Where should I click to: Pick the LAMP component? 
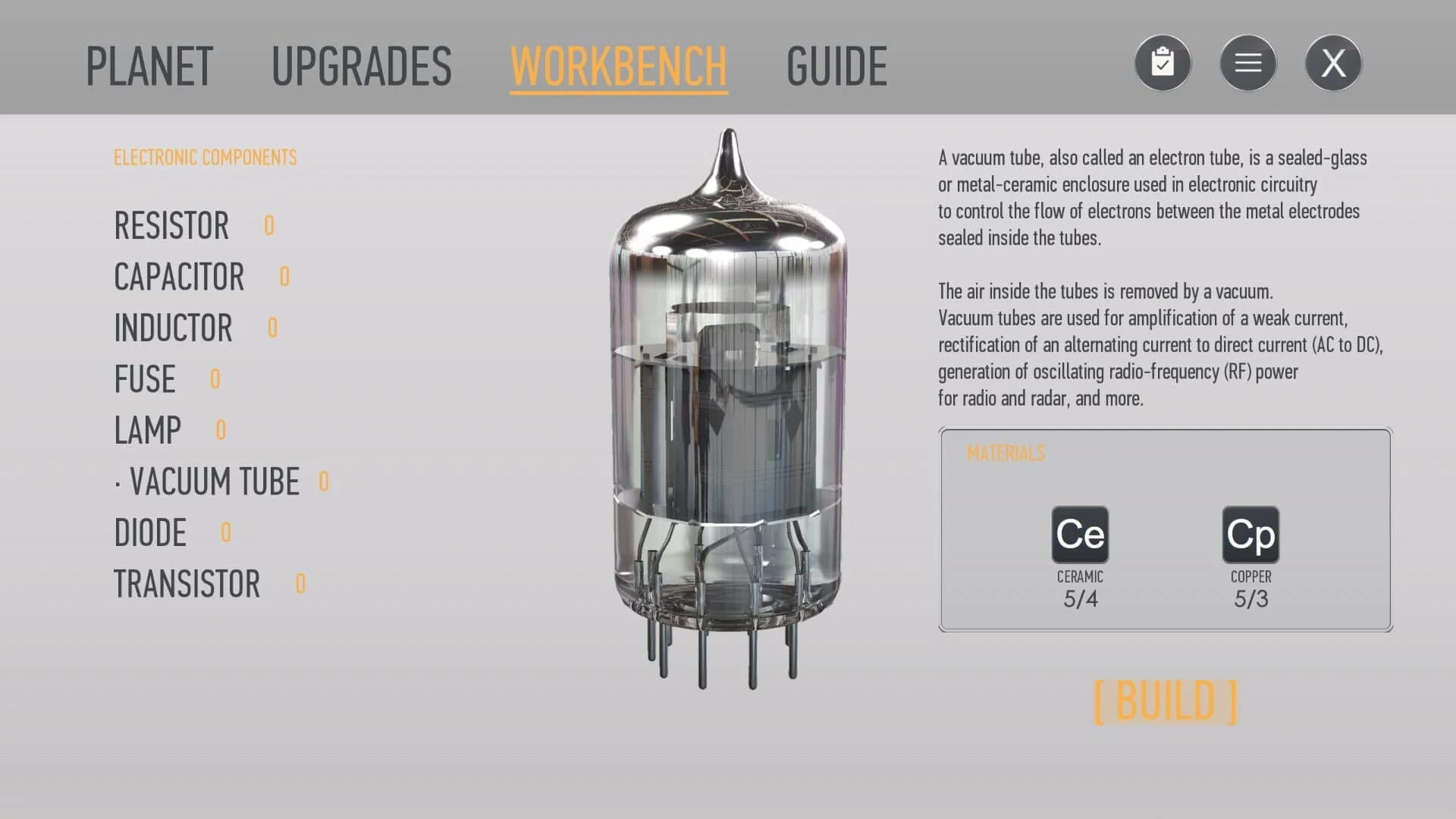pos(147,430)
